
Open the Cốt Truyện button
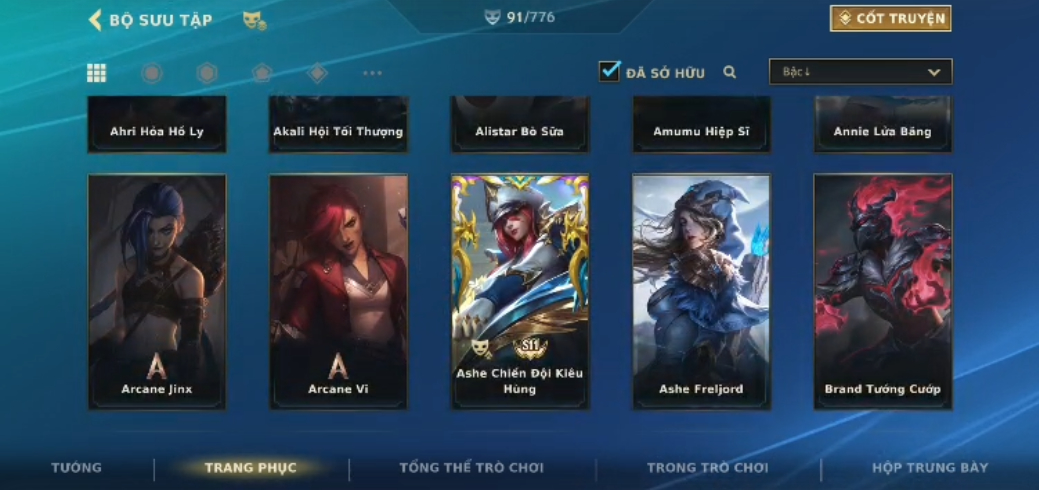tap(890, 18)
